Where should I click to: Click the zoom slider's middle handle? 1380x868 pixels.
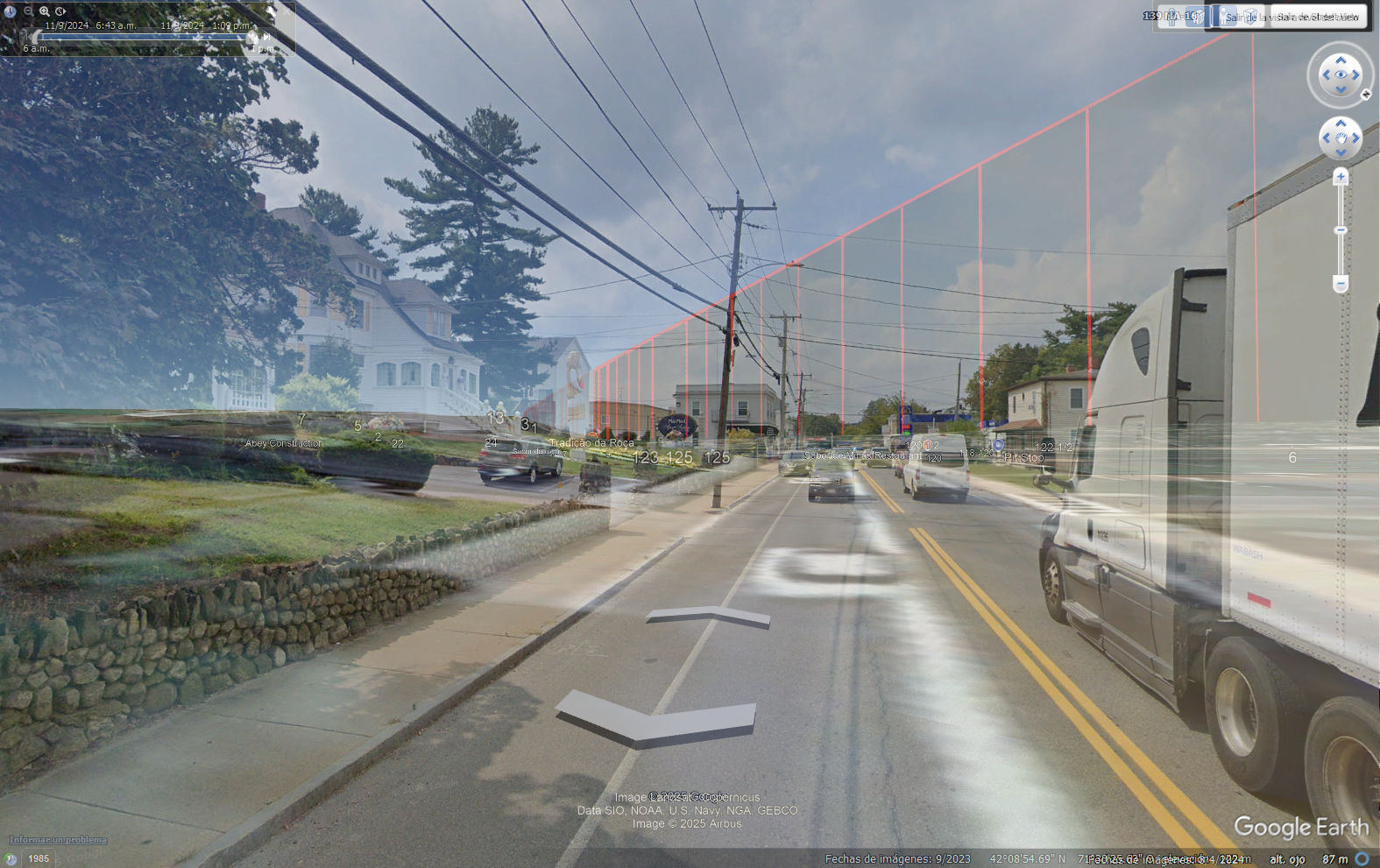pyautogui.click(x=1341, y=230)
